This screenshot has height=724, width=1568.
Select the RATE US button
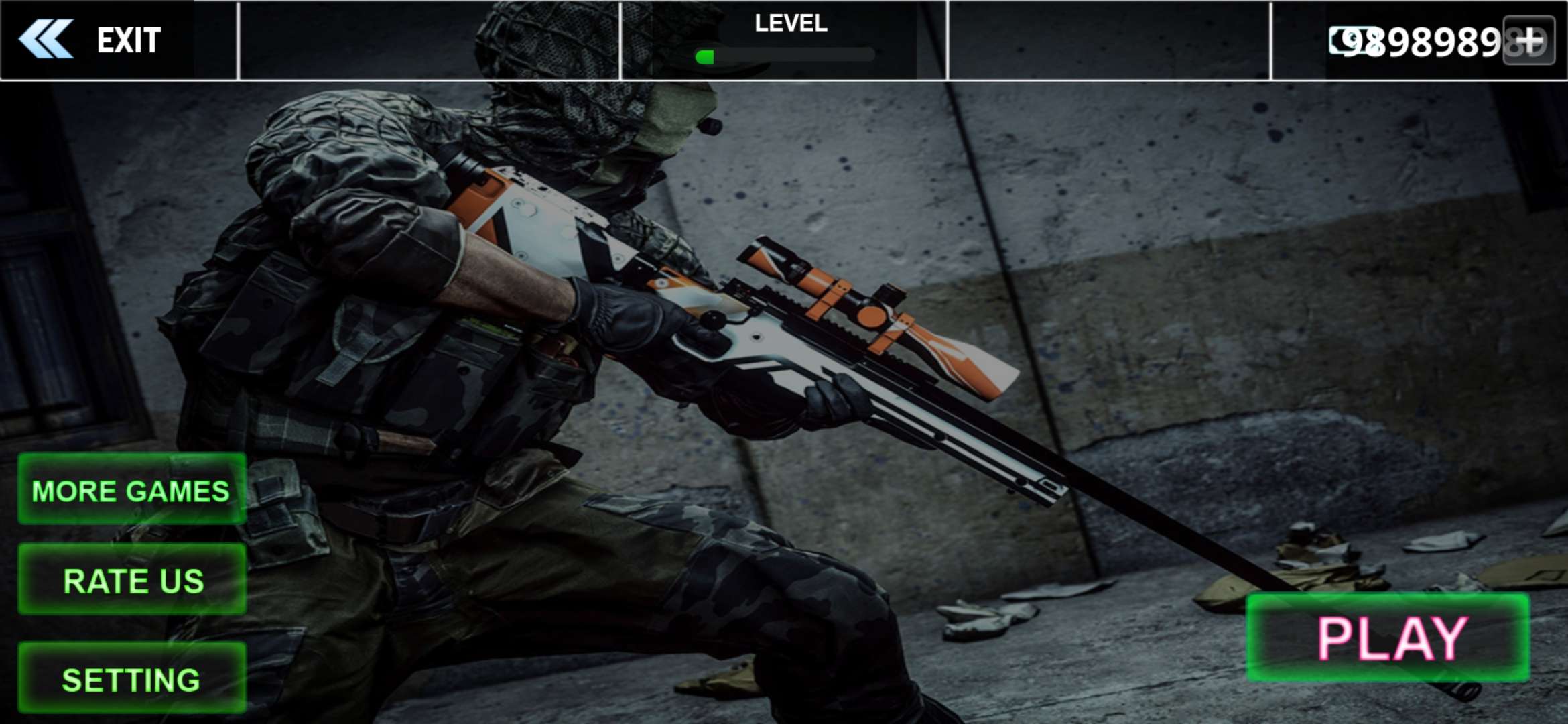(132, 580)
